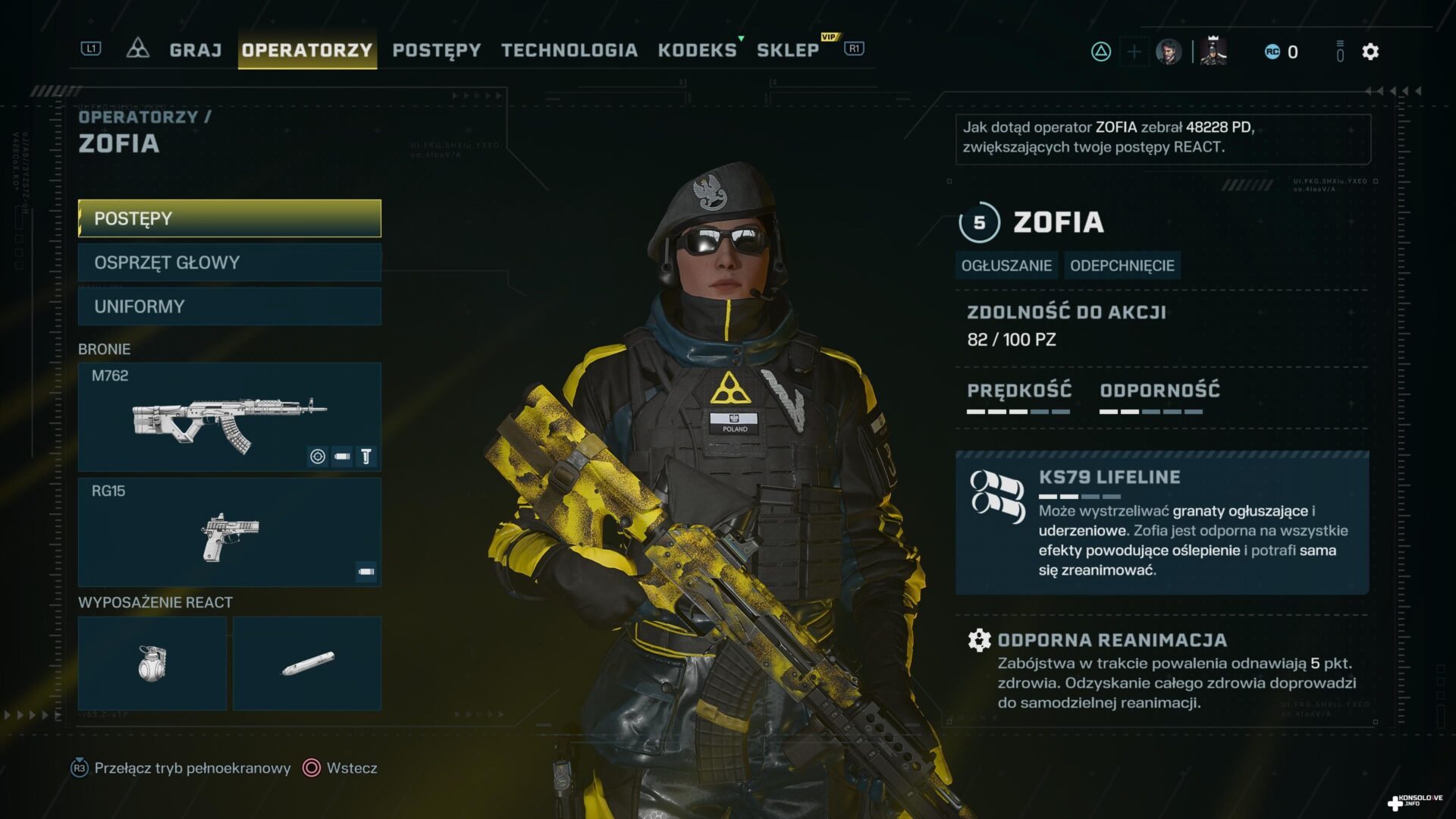The image size is (1456, 819).
Task: Click the REACT credits currency icon
Action: (x=1272, y=52)
